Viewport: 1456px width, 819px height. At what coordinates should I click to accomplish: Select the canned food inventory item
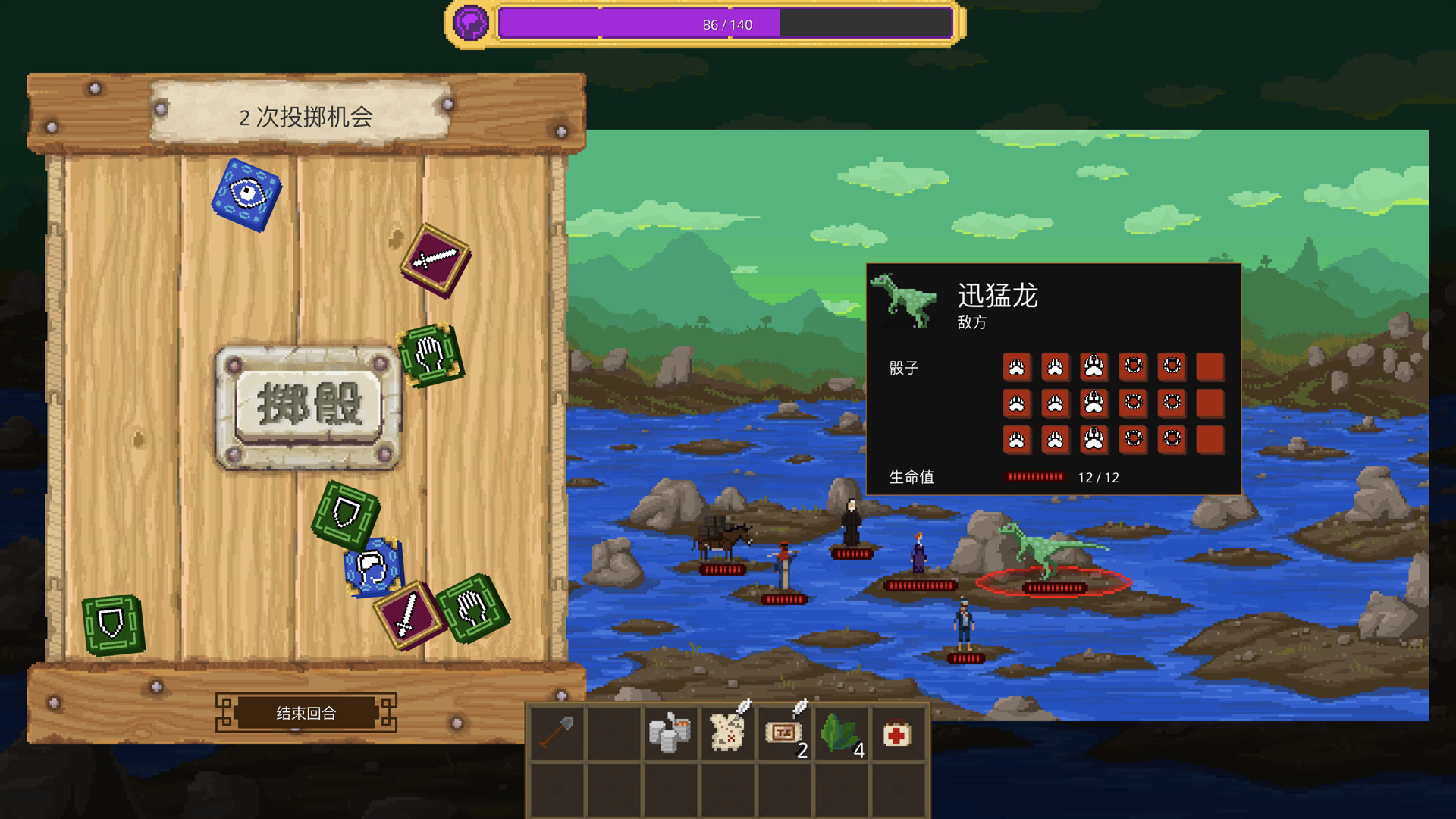(x=670, y=732)
